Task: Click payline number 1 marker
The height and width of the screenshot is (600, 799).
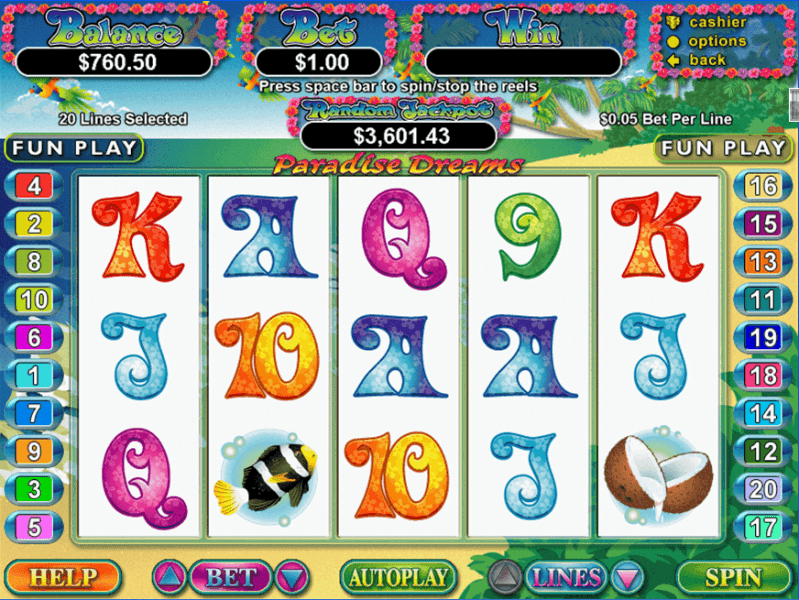Action: point(34,375)
